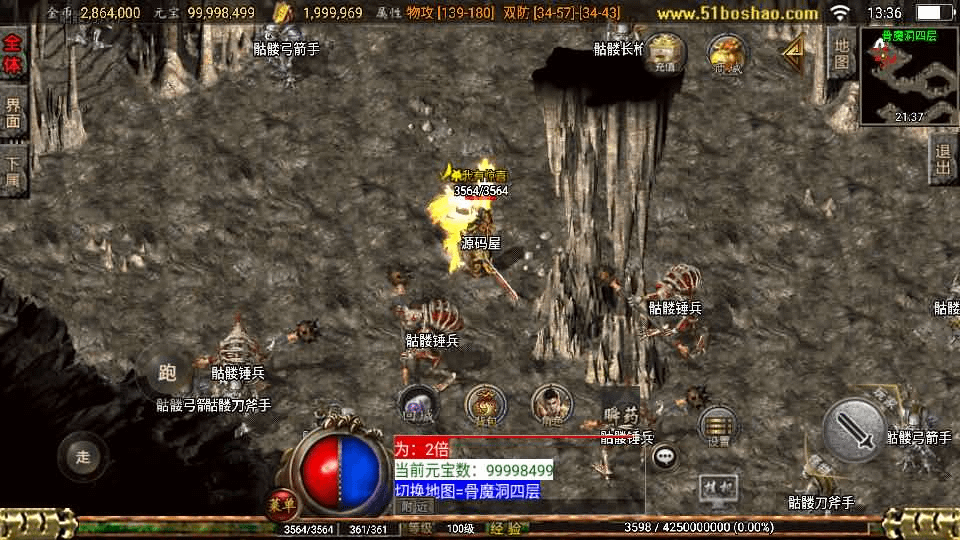Screen dimensions: 960x540
Task: Open the 充值 recharge treasure chest icon
Action: [x=665, y=53]
